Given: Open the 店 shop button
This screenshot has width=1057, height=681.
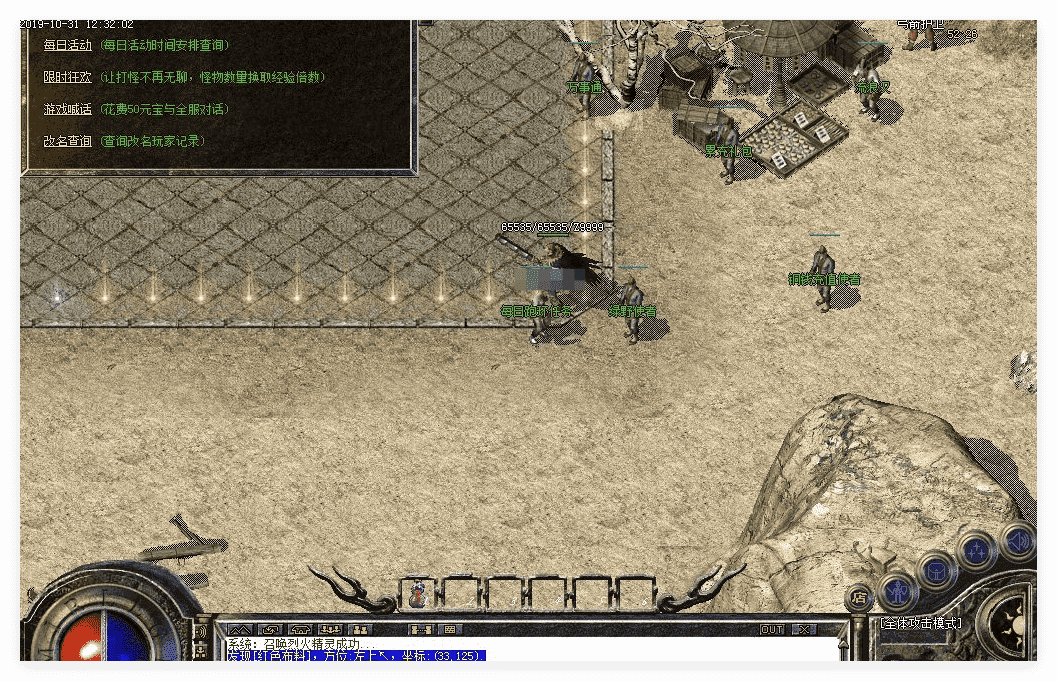Looking at the screenshot, I should (858, 597).
